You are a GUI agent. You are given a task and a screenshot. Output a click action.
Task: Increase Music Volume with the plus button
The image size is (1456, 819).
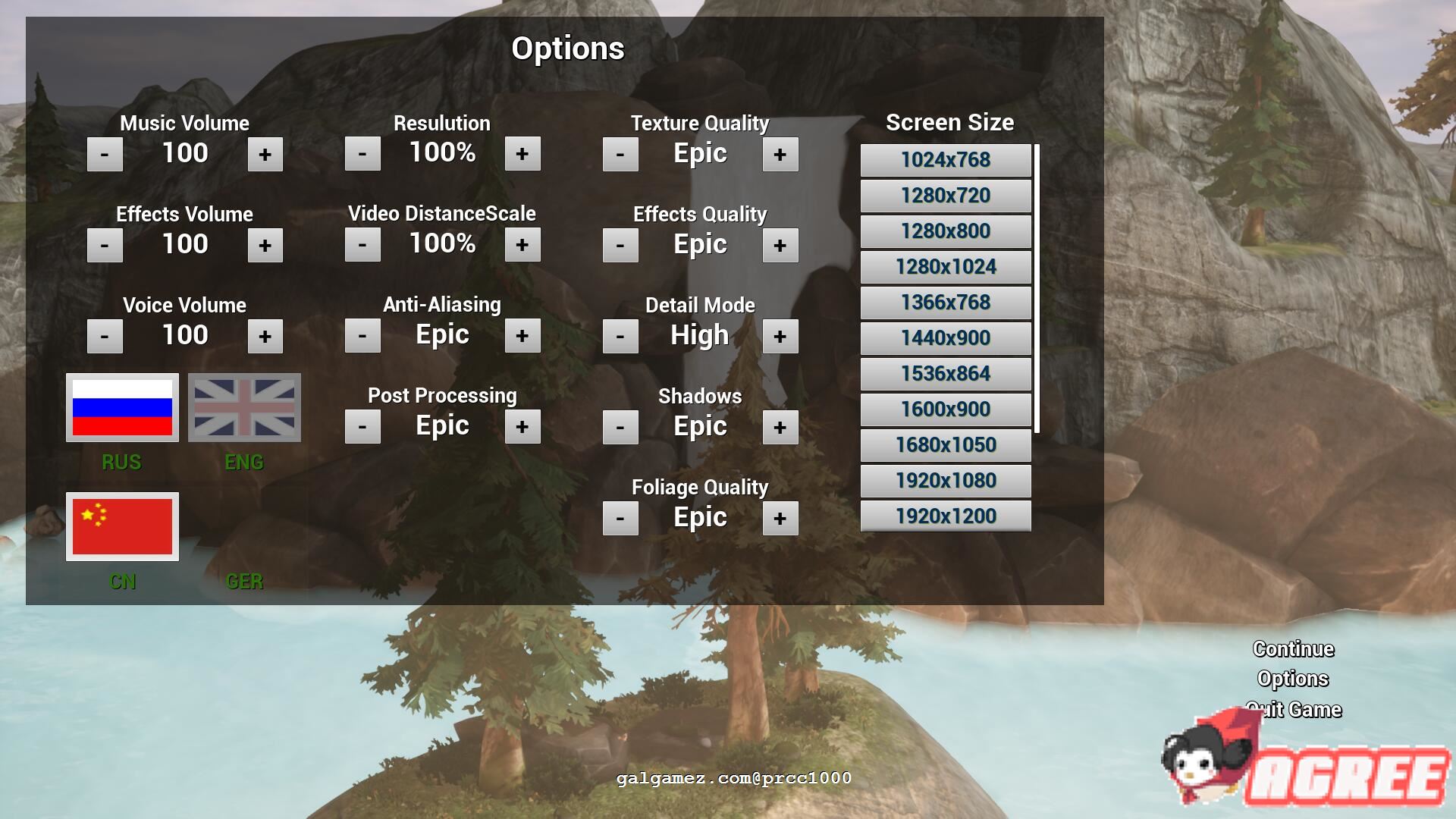(265, 155)
